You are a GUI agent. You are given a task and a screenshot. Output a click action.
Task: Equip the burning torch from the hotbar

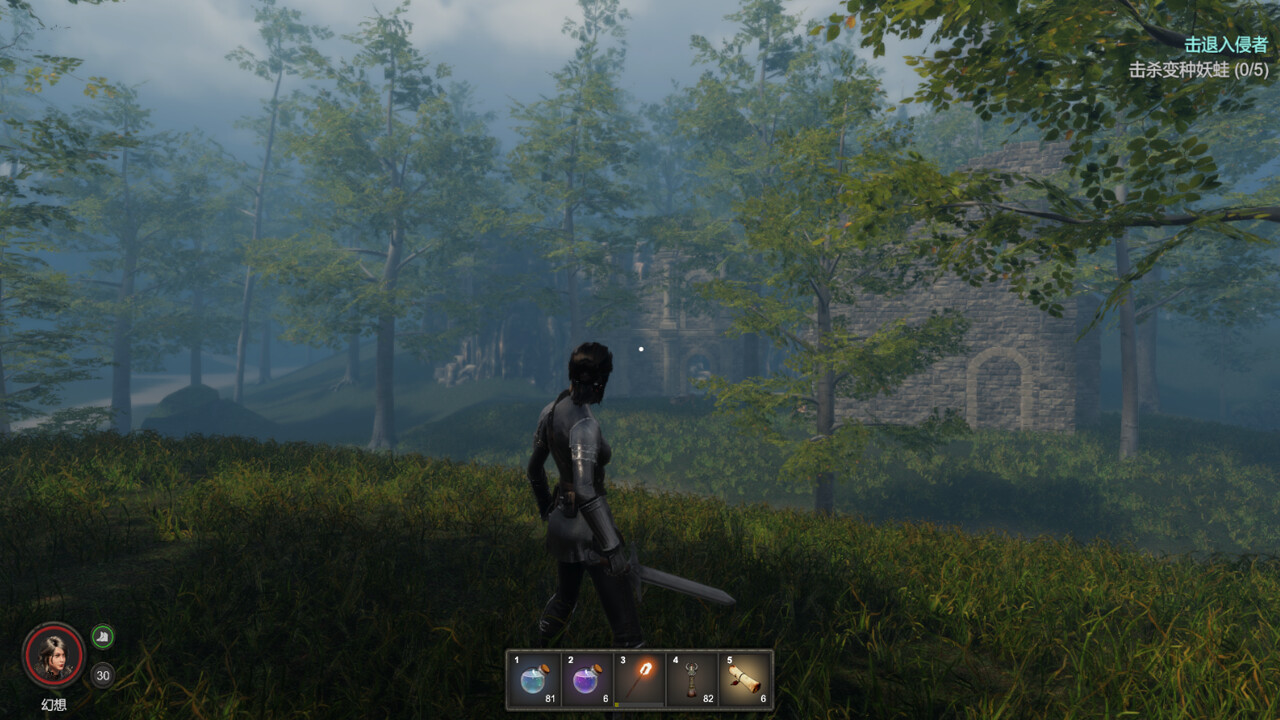pos(639,680)
